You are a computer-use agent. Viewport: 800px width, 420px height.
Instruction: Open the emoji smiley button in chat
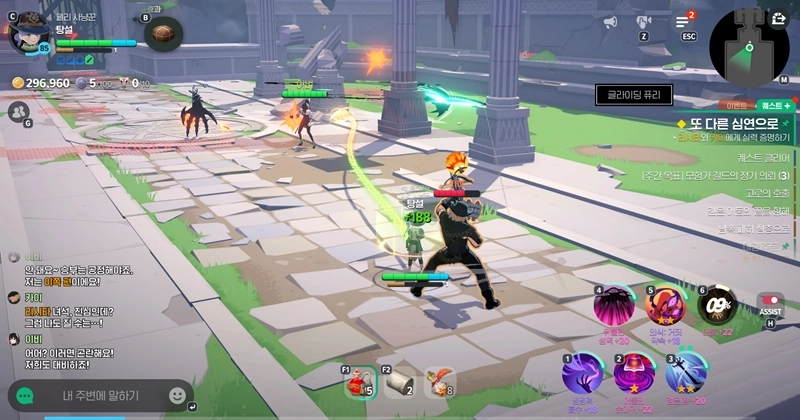[x=177, y=396]
